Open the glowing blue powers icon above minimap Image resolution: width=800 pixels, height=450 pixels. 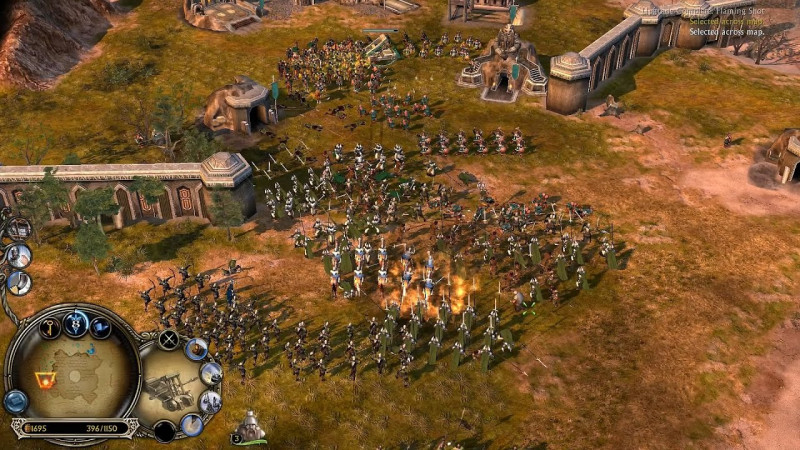click(x=76, y=322)
